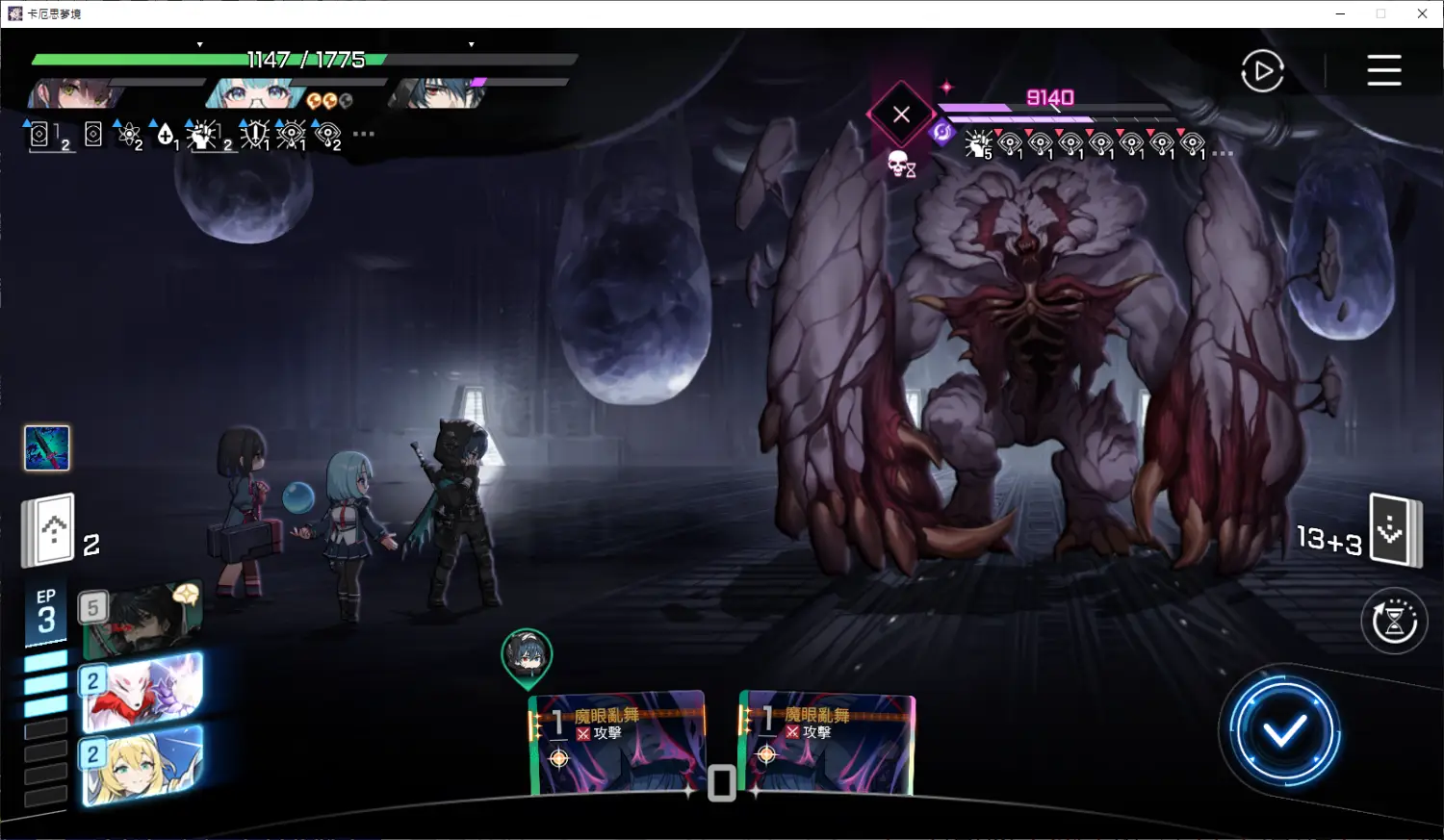
Task: Select the blue dagger item icon
Action: tap(47, 448)
